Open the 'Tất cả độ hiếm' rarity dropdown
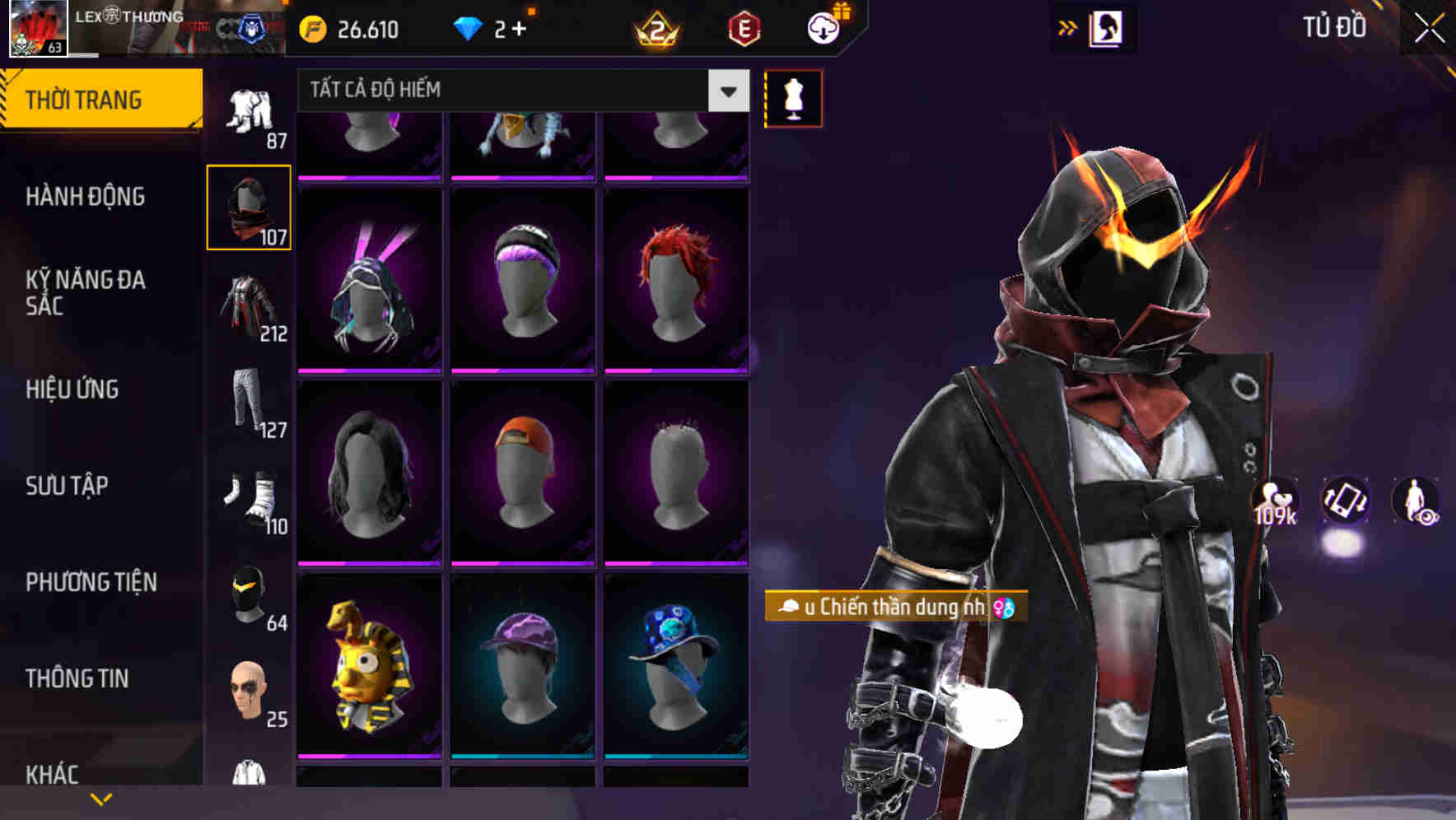Image resolution: width=1456 pixels, height=820 pixels. coord(519,91)
